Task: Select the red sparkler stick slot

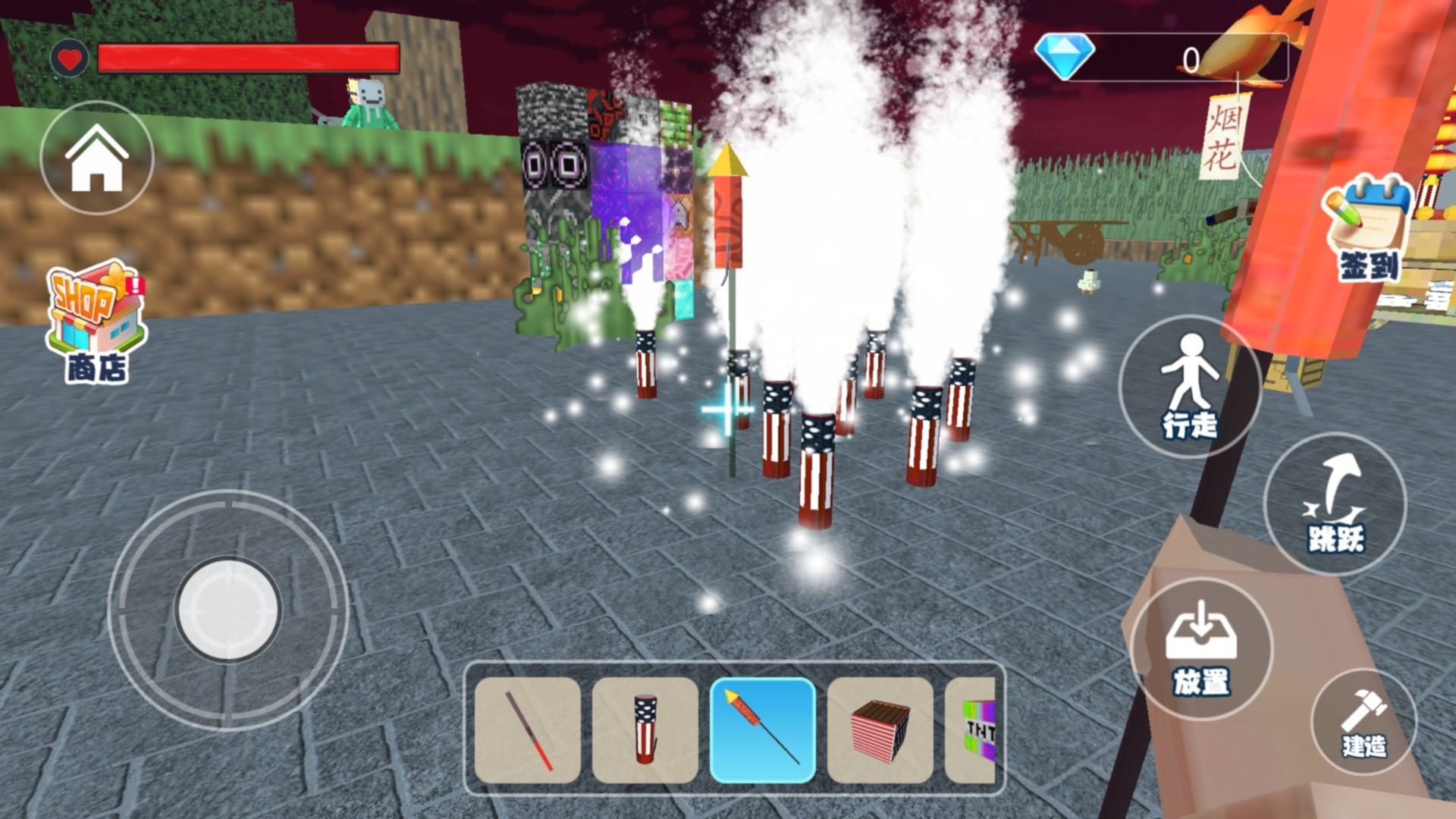Action: tap(528, 730)
